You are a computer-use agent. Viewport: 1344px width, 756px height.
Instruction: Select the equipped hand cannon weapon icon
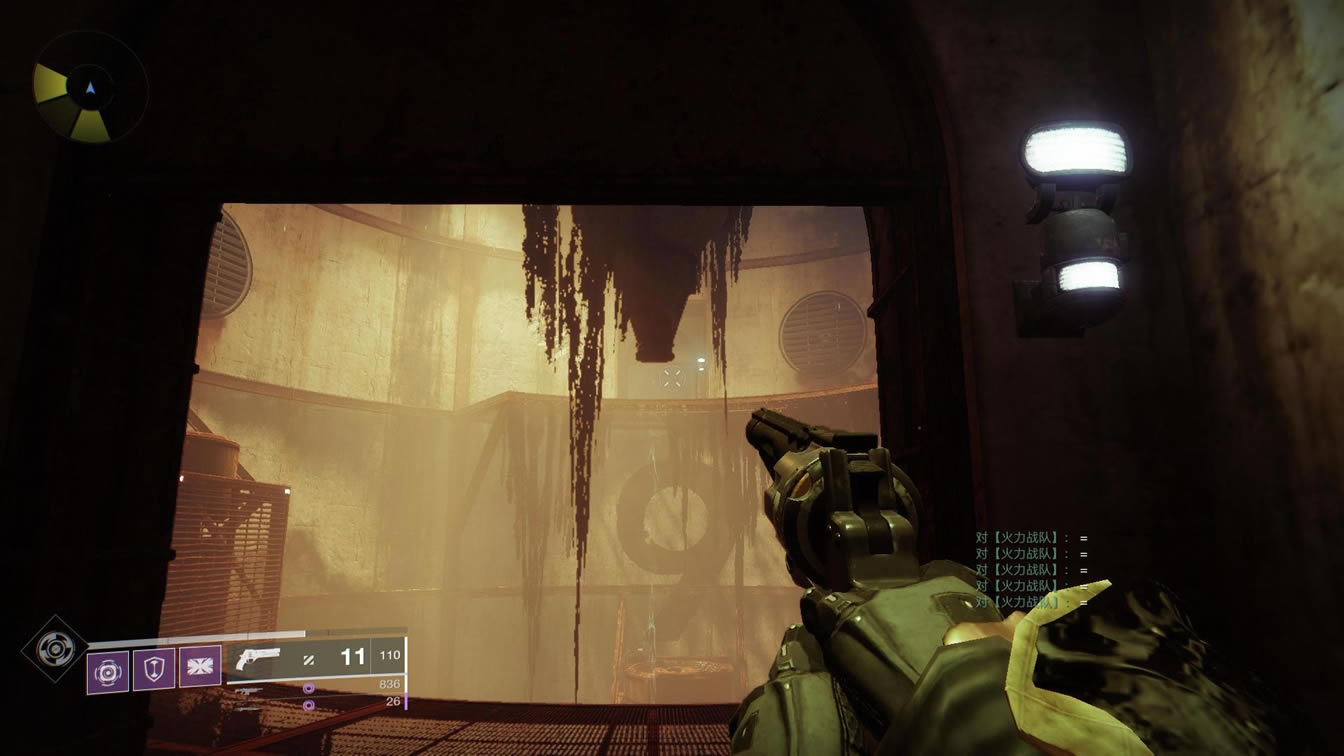259,657
